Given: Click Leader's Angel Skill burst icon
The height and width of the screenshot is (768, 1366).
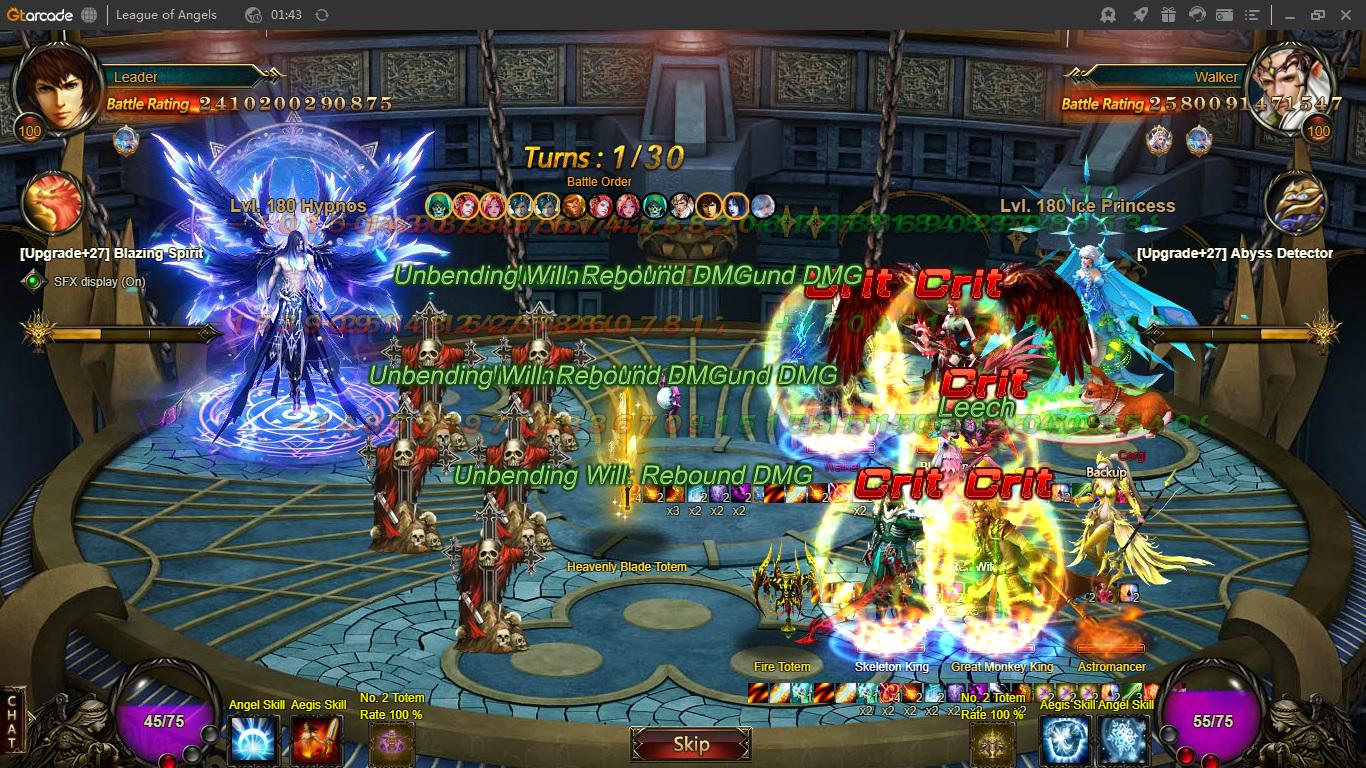Looking at the screenshot, I should pyautogui.click(x=254, y=741).
